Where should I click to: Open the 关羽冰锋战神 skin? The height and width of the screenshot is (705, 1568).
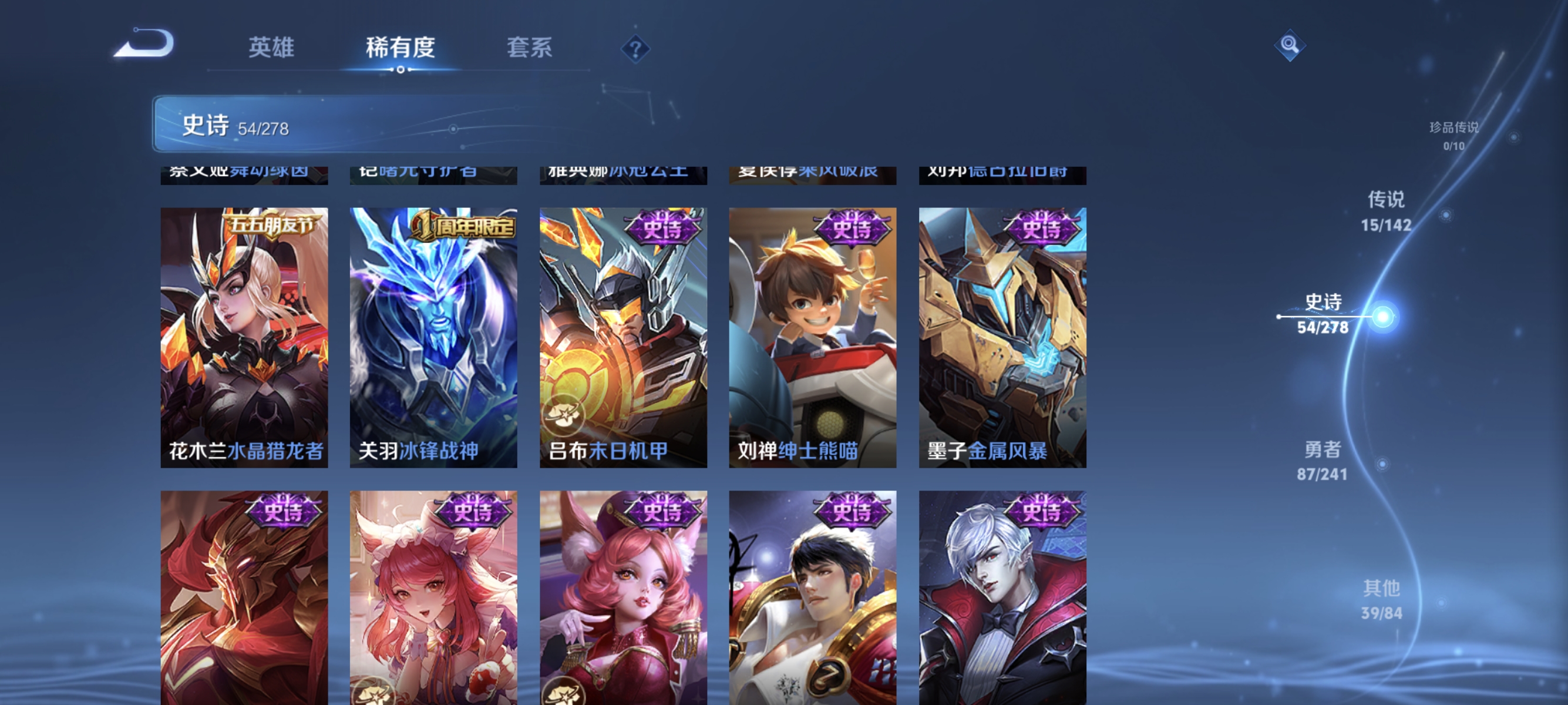point(433,338)
